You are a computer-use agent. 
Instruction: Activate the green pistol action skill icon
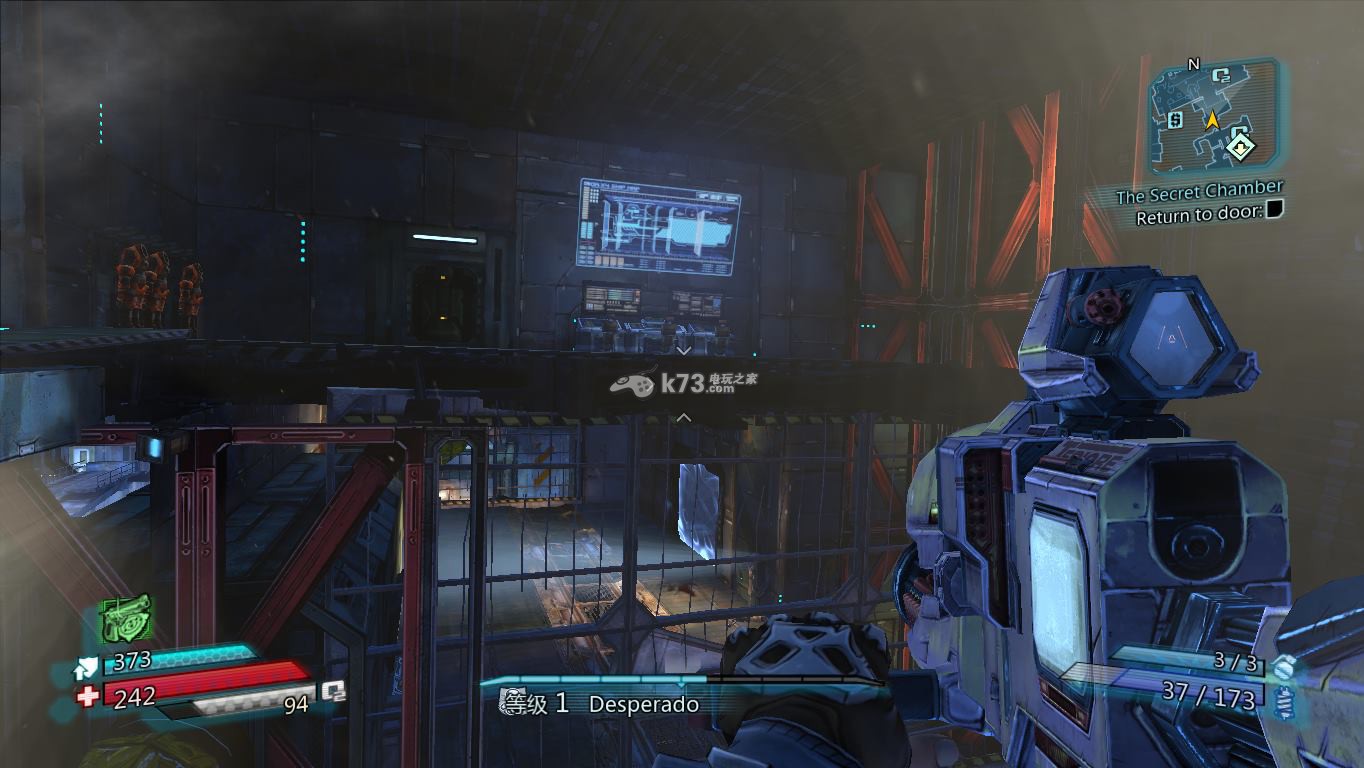[x=126, y=617]
